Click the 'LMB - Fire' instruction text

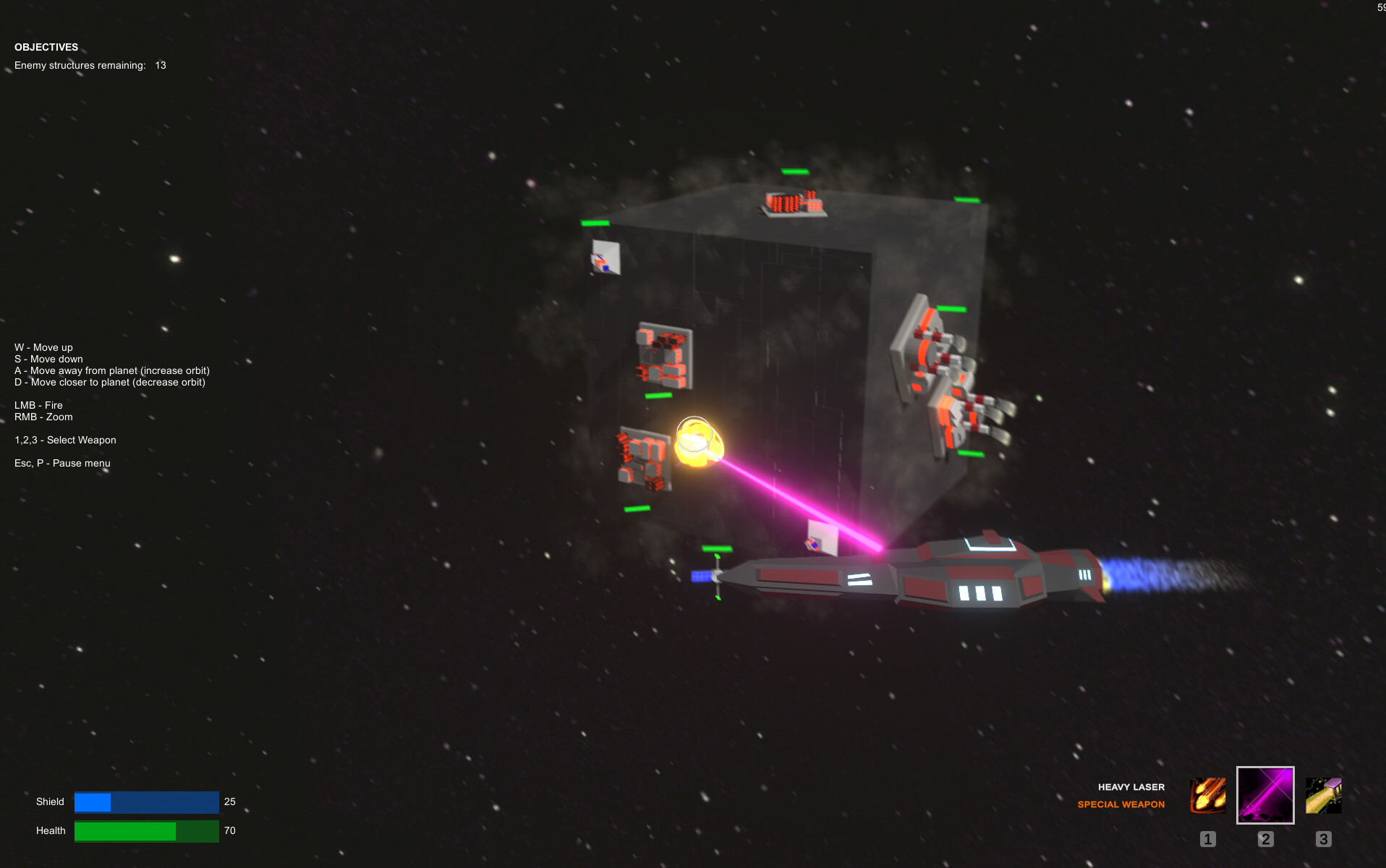point(38,405)
